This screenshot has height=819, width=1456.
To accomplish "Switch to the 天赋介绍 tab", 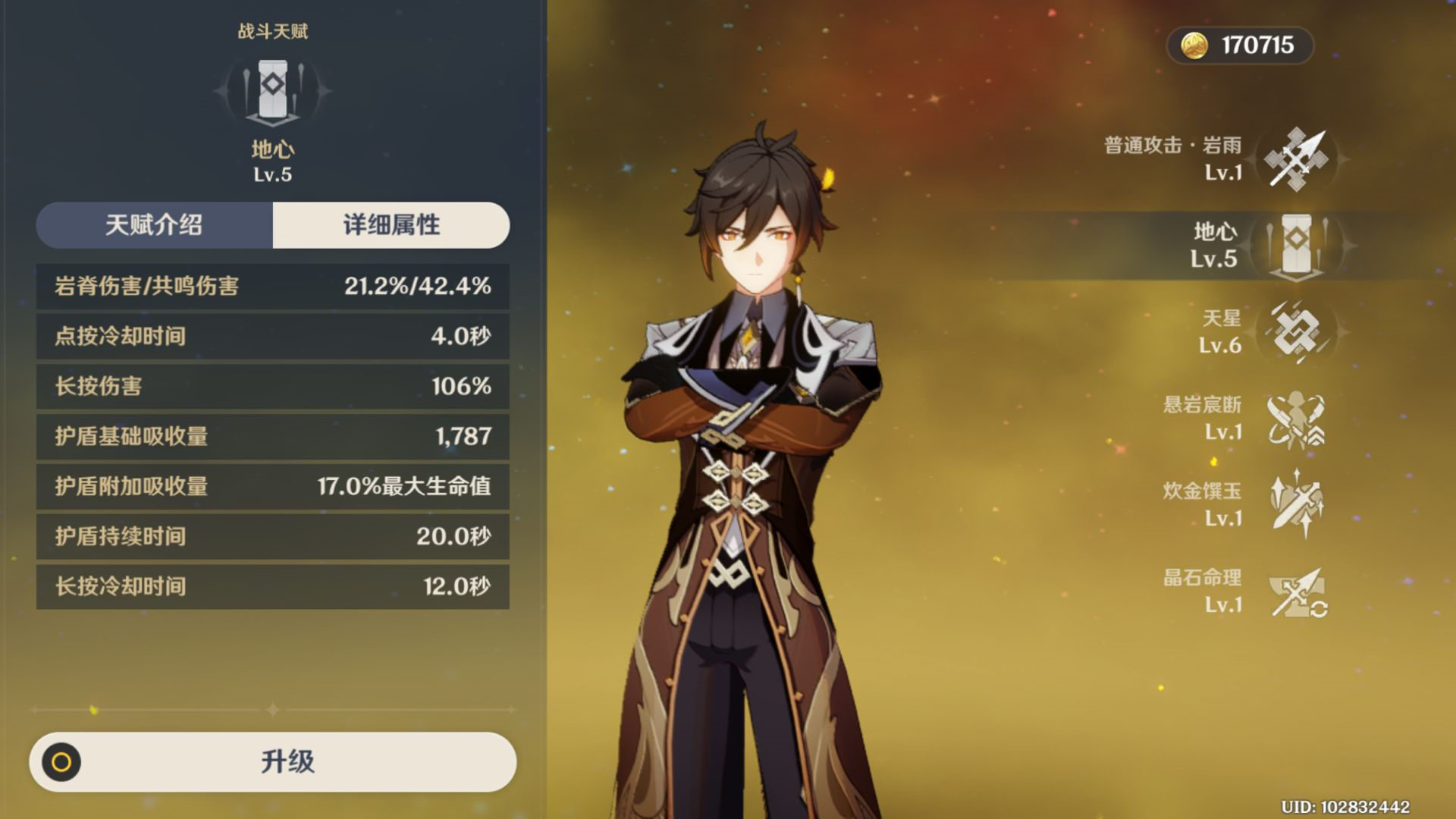I will click(x=155, y=225).
